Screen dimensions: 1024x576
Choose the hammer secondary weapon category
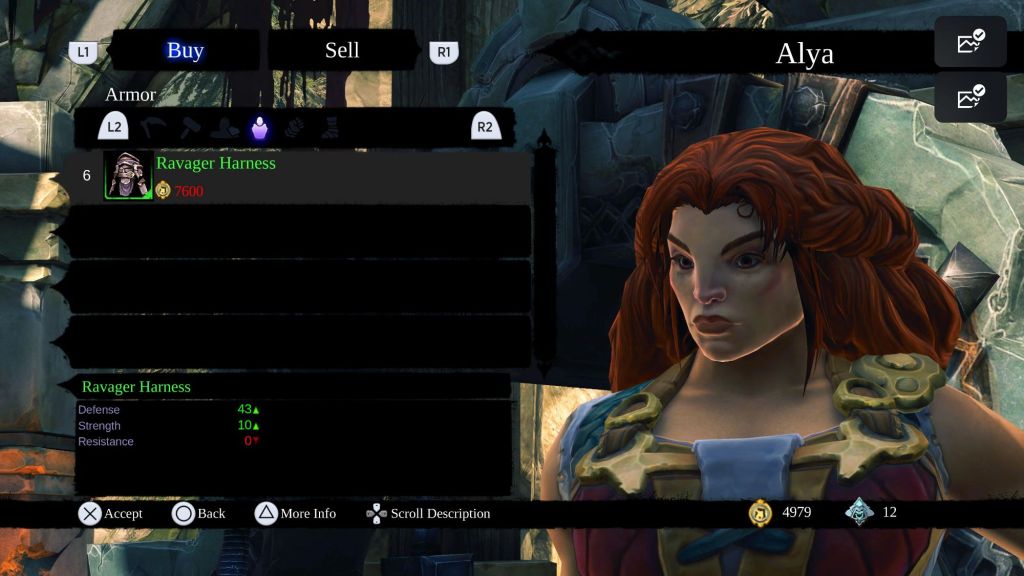190,128
